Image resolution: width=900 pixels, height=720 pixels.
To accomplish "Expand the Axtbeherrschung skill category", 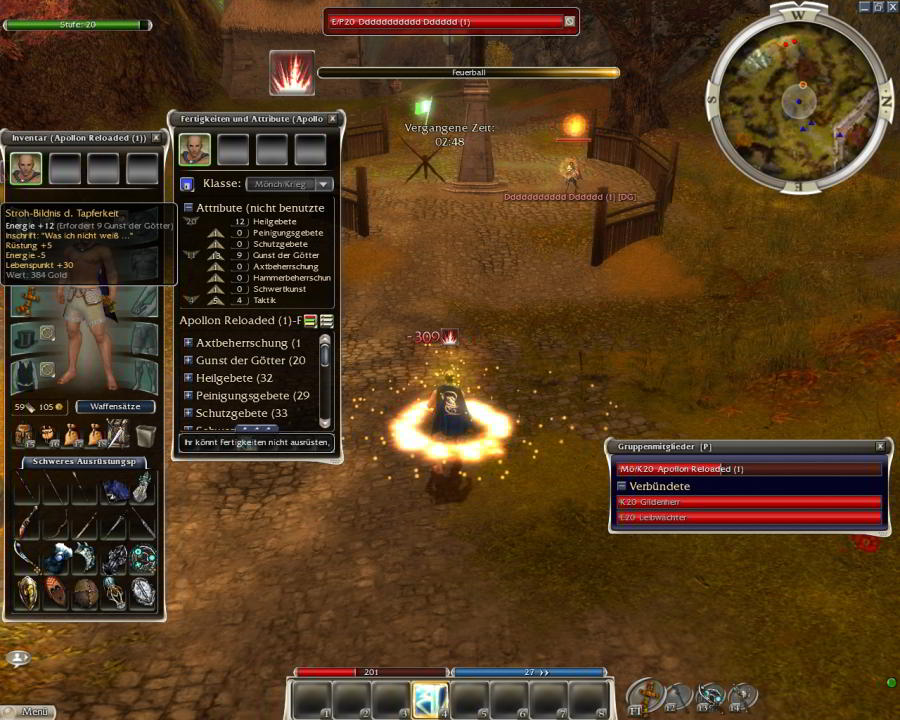I will tap(188, 343).
